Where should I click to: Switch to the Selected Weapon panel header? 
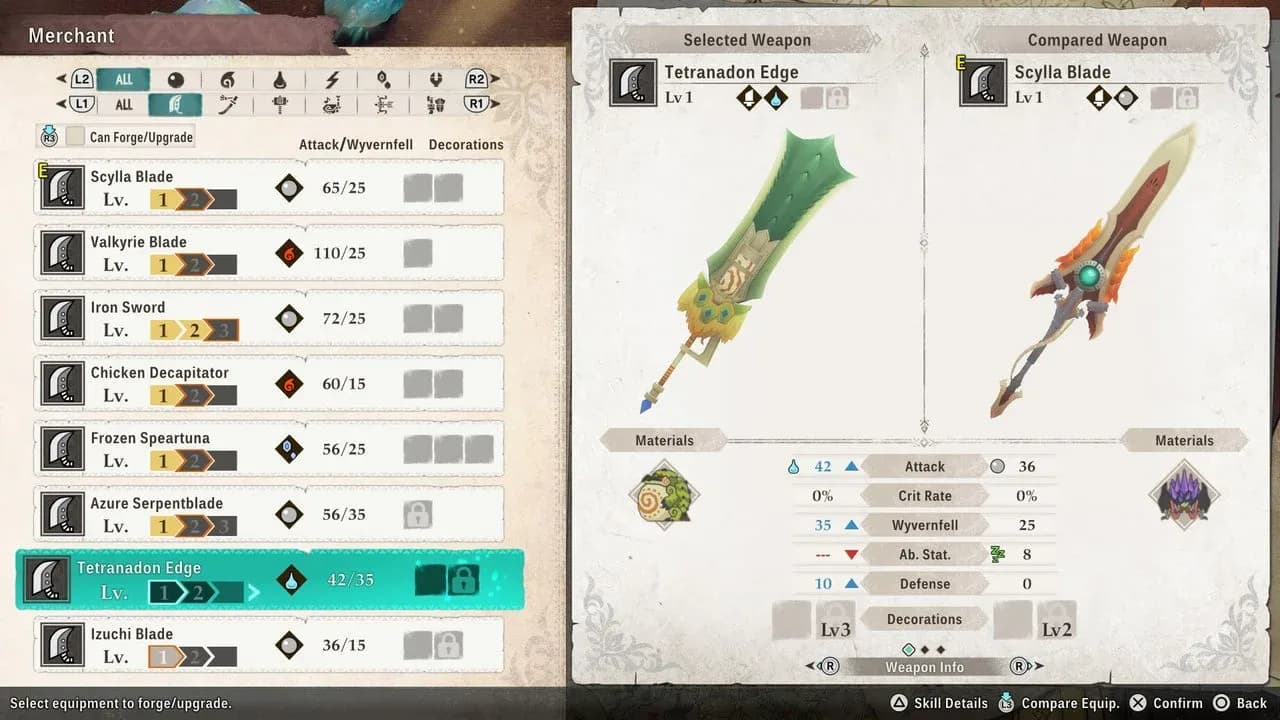746,40
